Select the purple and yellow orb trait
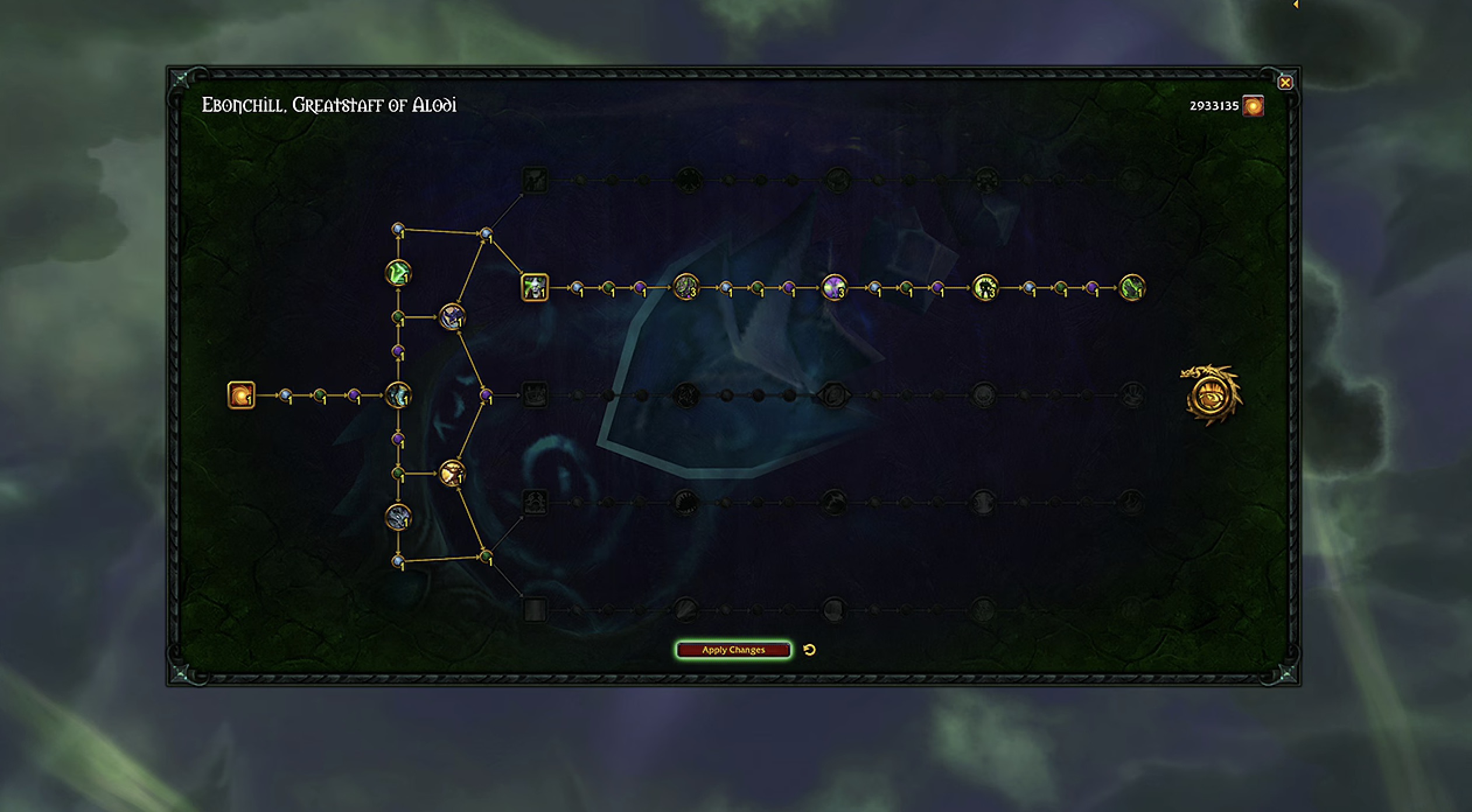The image size is (1472, 812). (834, 288)
